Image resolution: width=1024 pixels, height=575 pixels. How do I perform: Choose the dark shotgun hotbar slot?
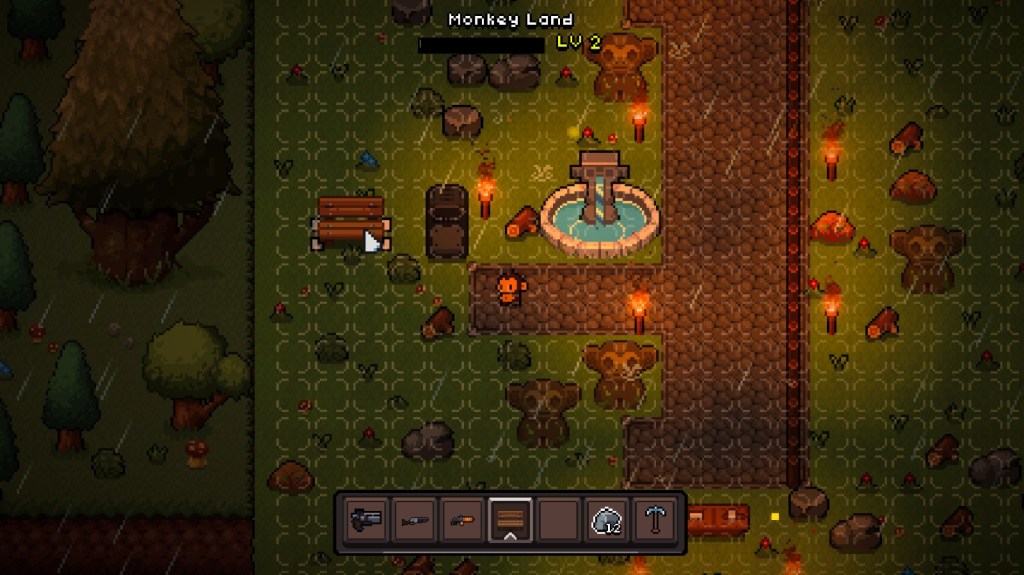tap(413, 520)
